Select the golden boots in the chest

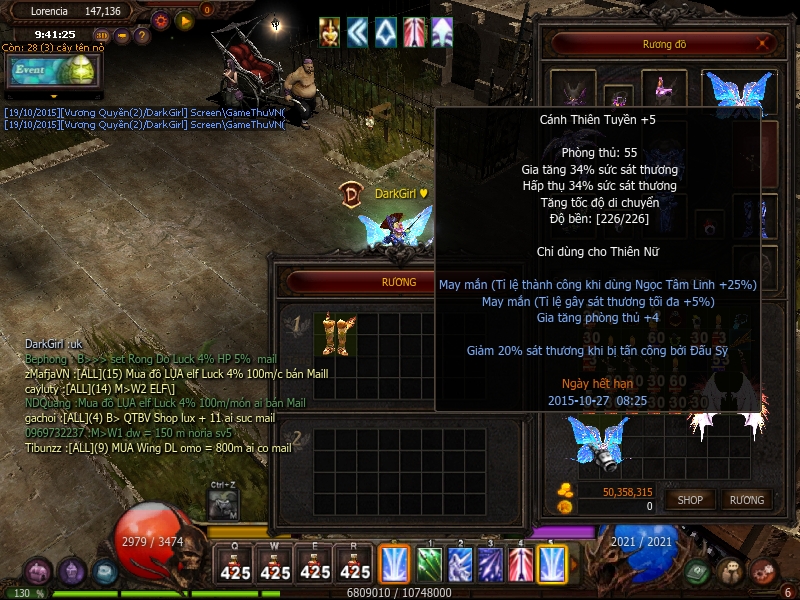(335, 334)
